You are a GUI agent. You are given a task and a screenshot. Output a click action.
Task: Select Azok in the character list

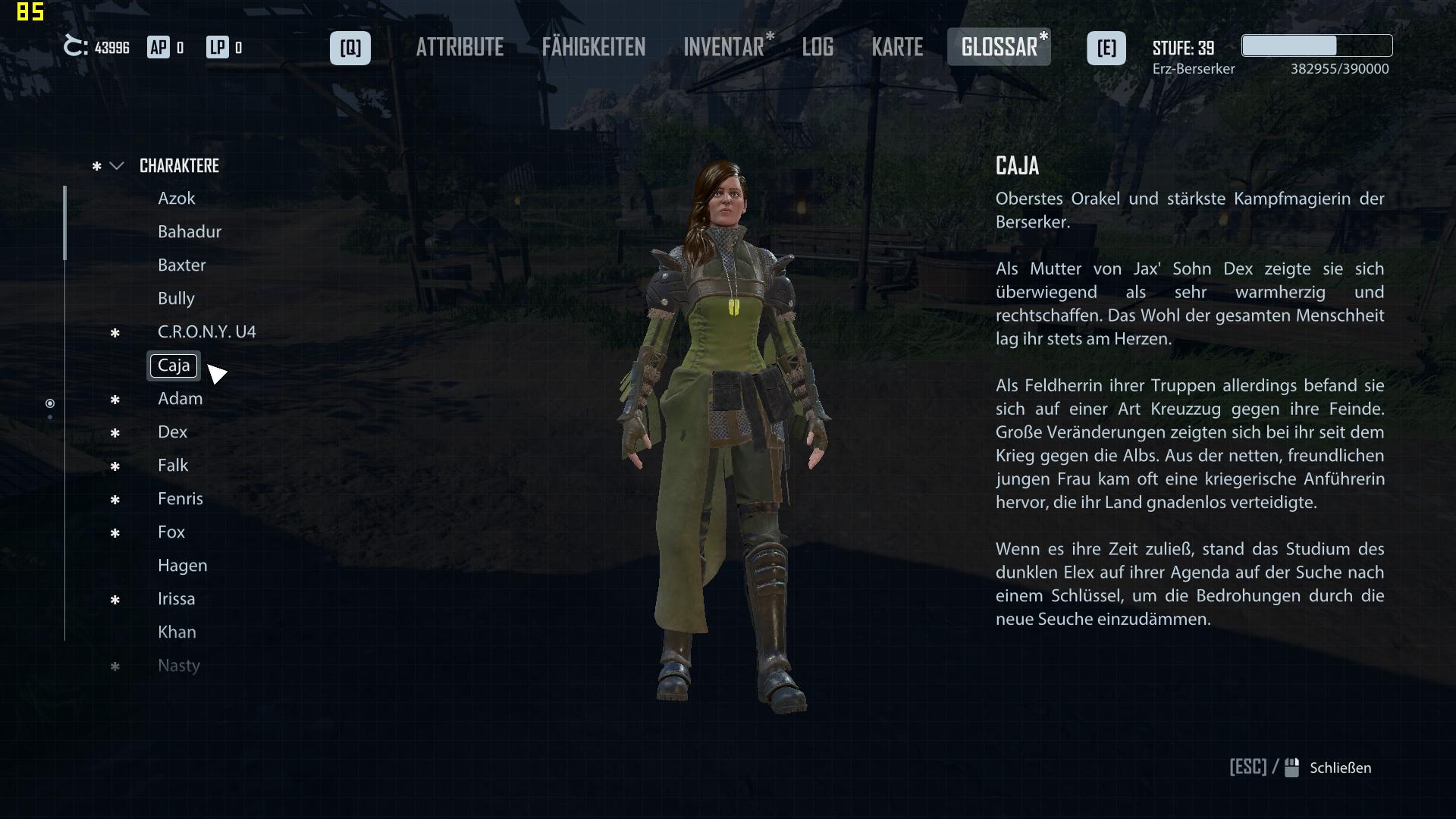177,199
